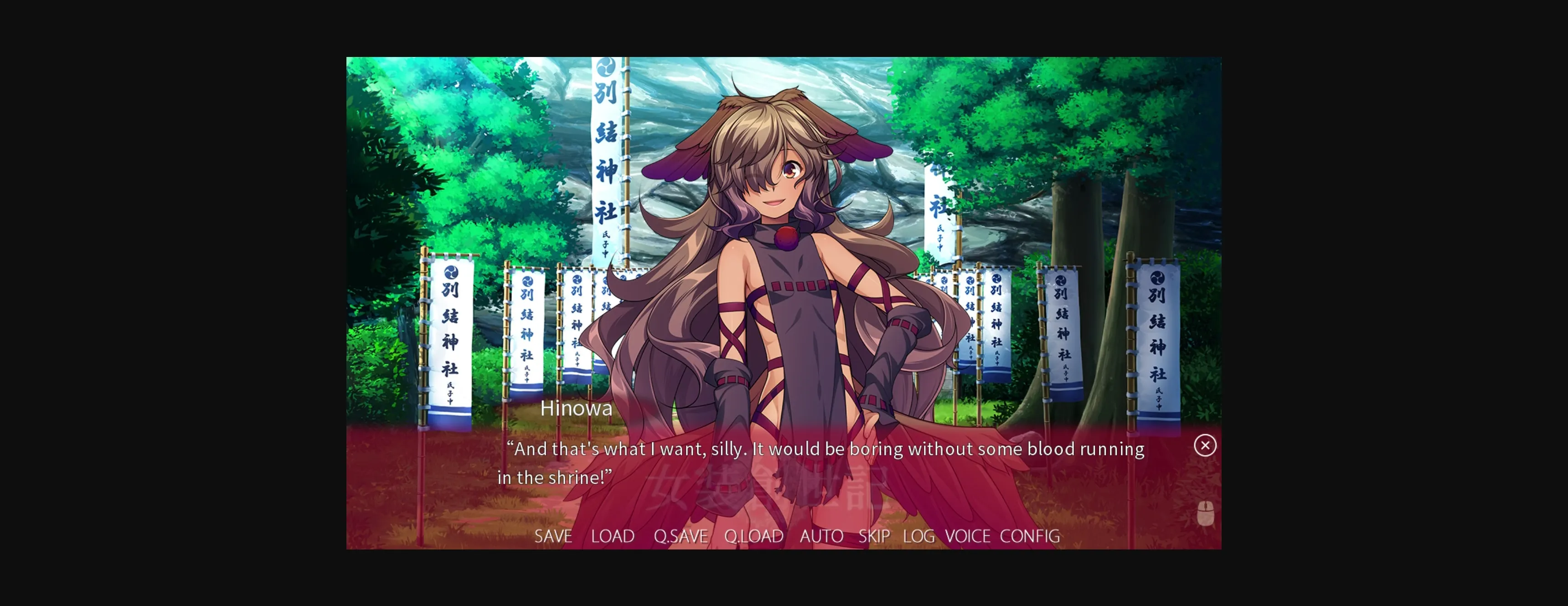Click the quoted line about blood in the shrine
Image resolution: width=1568 pixels, height=606 pixels.
click(x=825, y=449)
